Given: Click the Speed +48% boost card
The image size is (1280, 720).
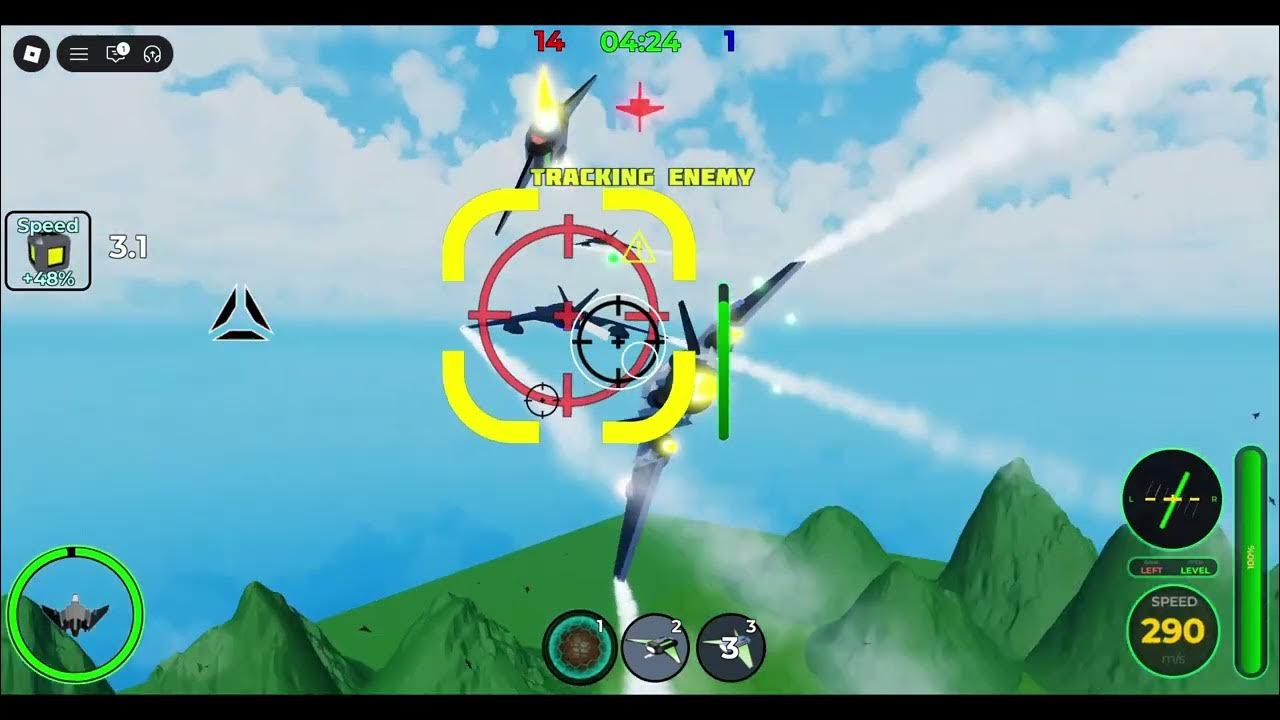Looking at the screenshot, I should coord(48,250).
